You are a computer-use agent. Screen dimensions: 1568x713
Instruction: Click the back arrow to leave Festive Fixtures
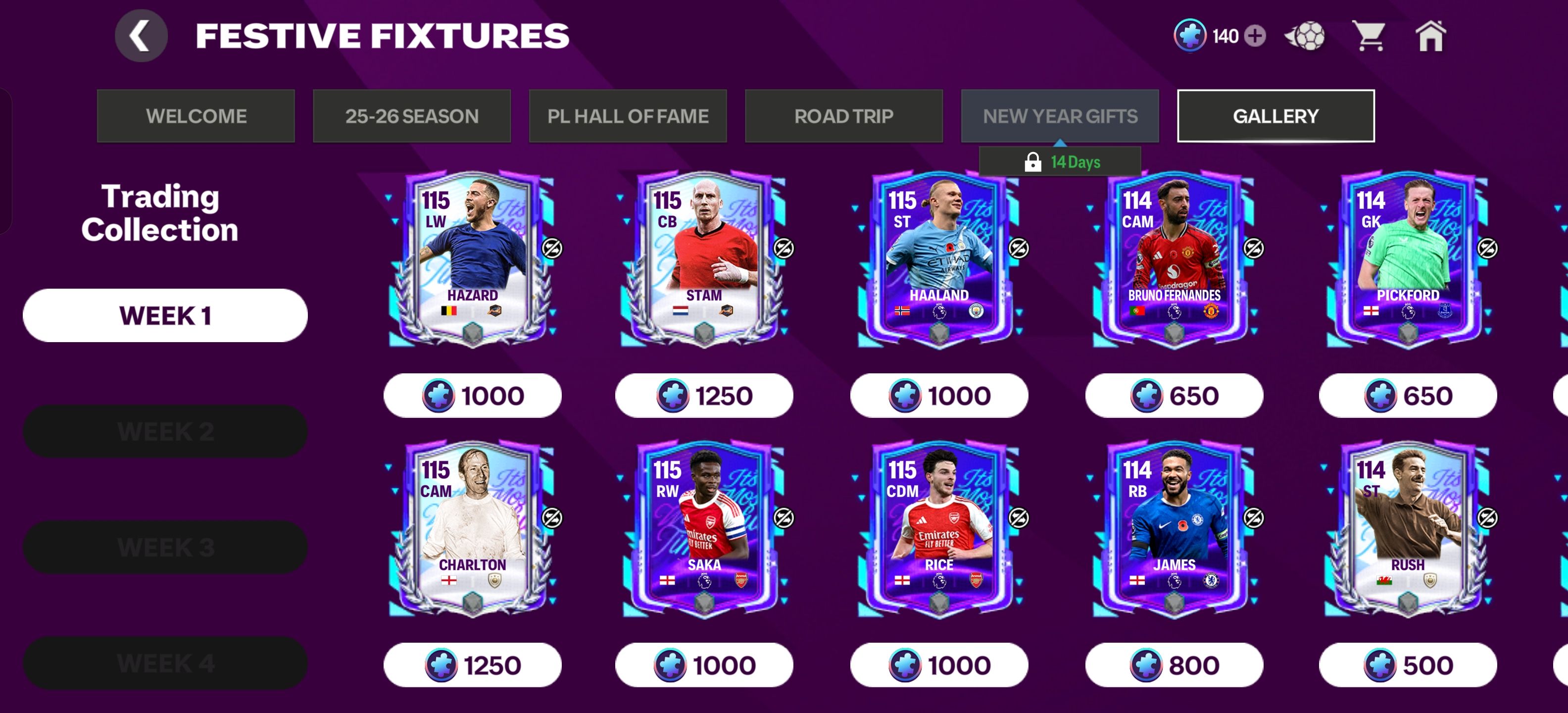(141, 35)
